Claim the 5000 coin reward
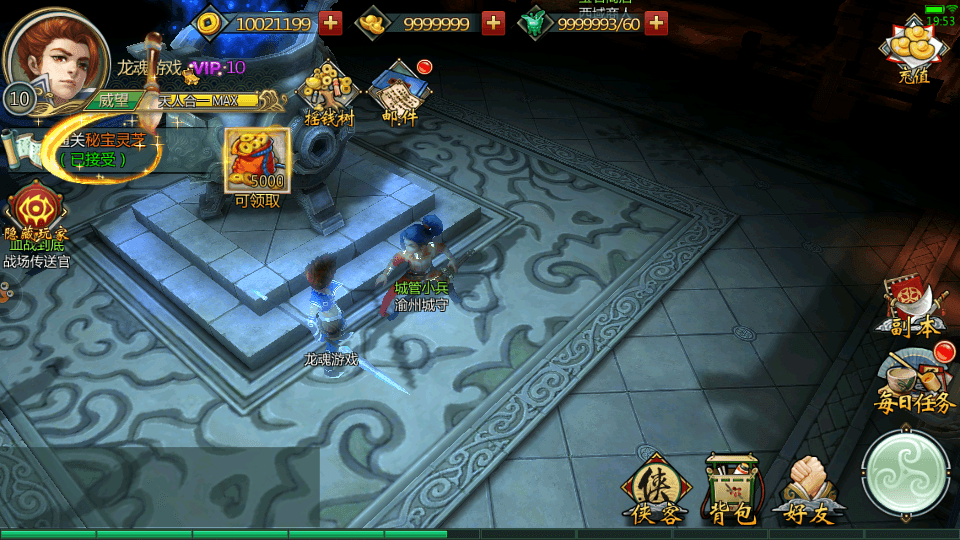This screenshot has height=540, width=960. (257, 160)
